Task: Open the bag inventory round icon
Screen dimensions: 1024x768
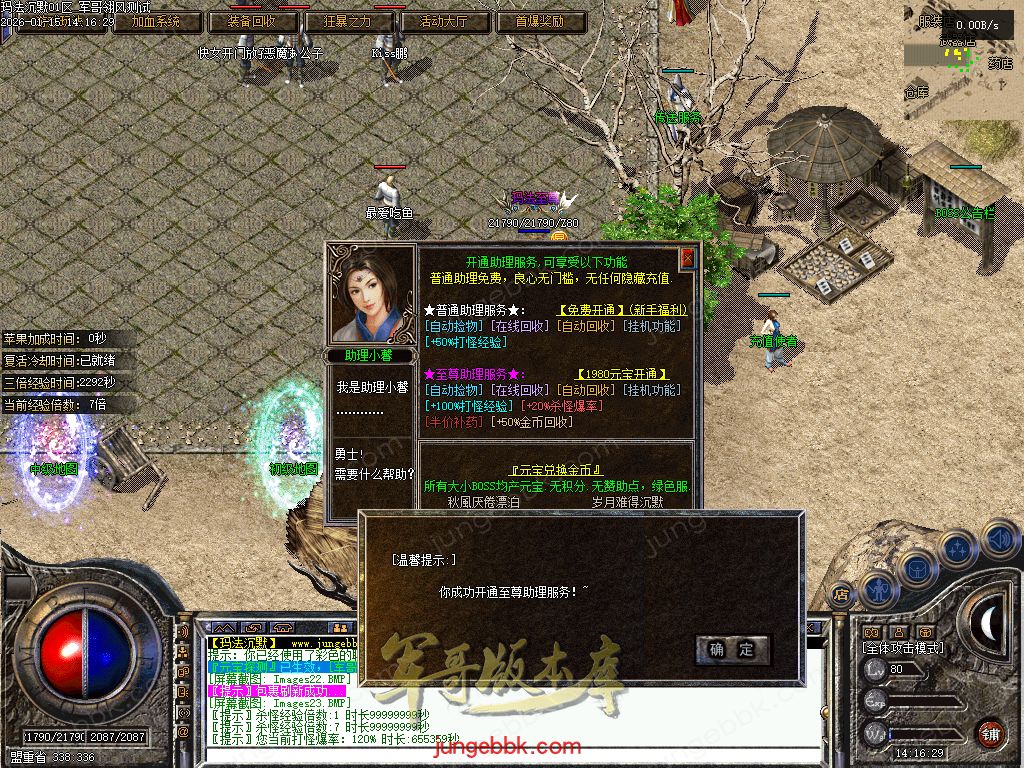Action: tap(919, 567)
